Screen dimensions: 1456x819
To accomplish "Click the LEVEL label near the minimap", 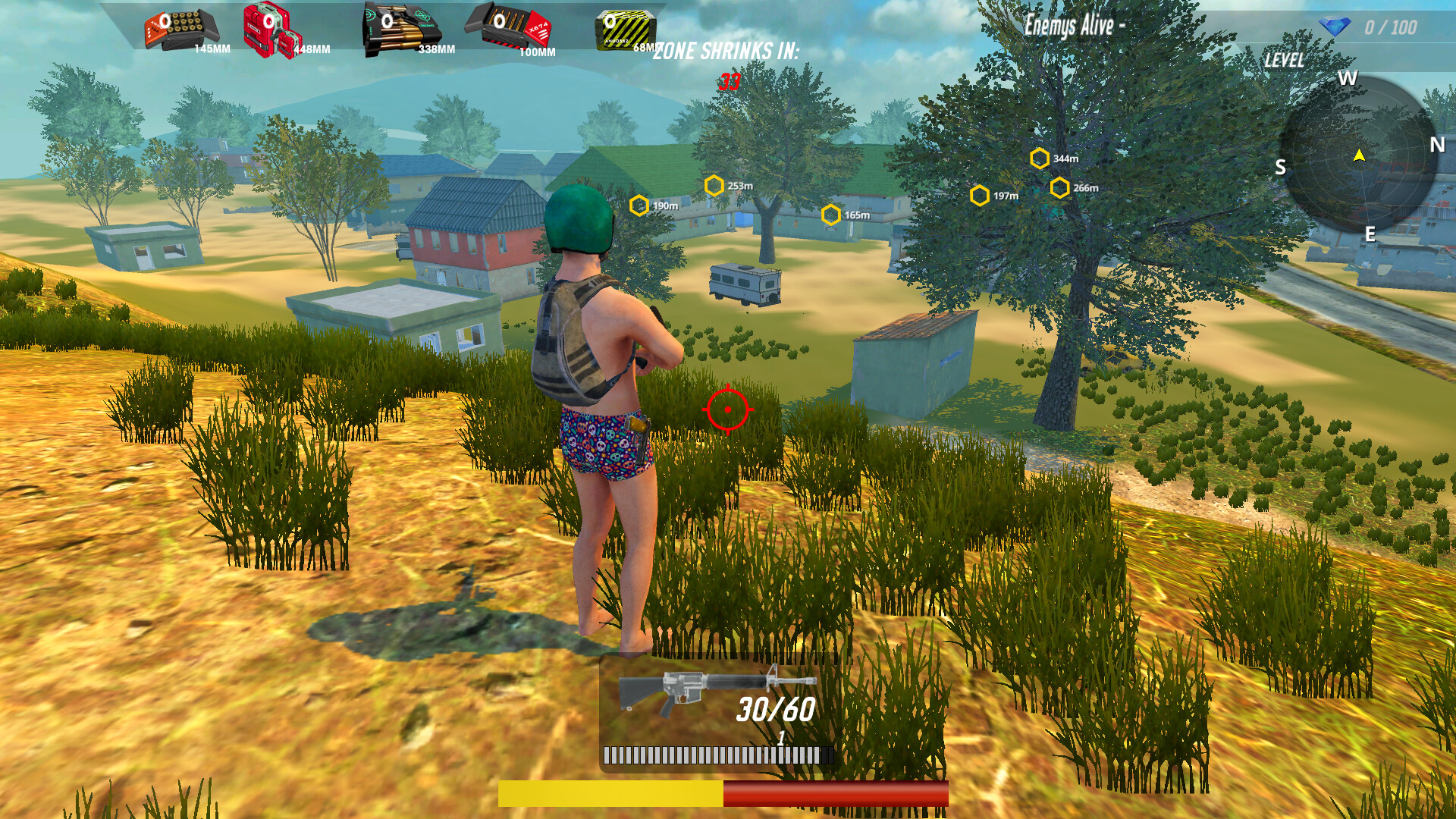I will click(1283, 59).
